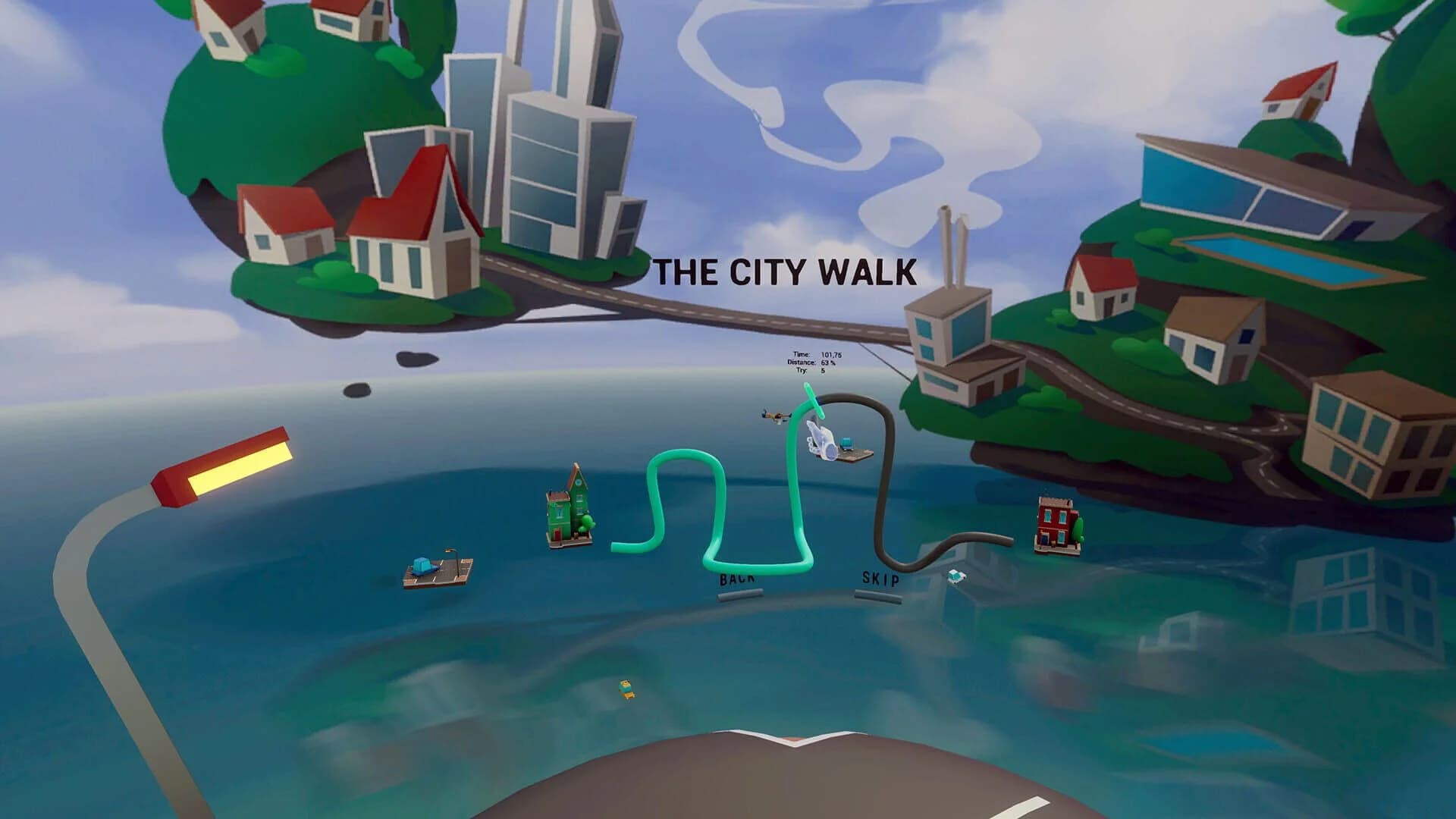Select the red apartment building on the right
The width and height of the screenshot is (1456, 819).
coord(1054,519)
